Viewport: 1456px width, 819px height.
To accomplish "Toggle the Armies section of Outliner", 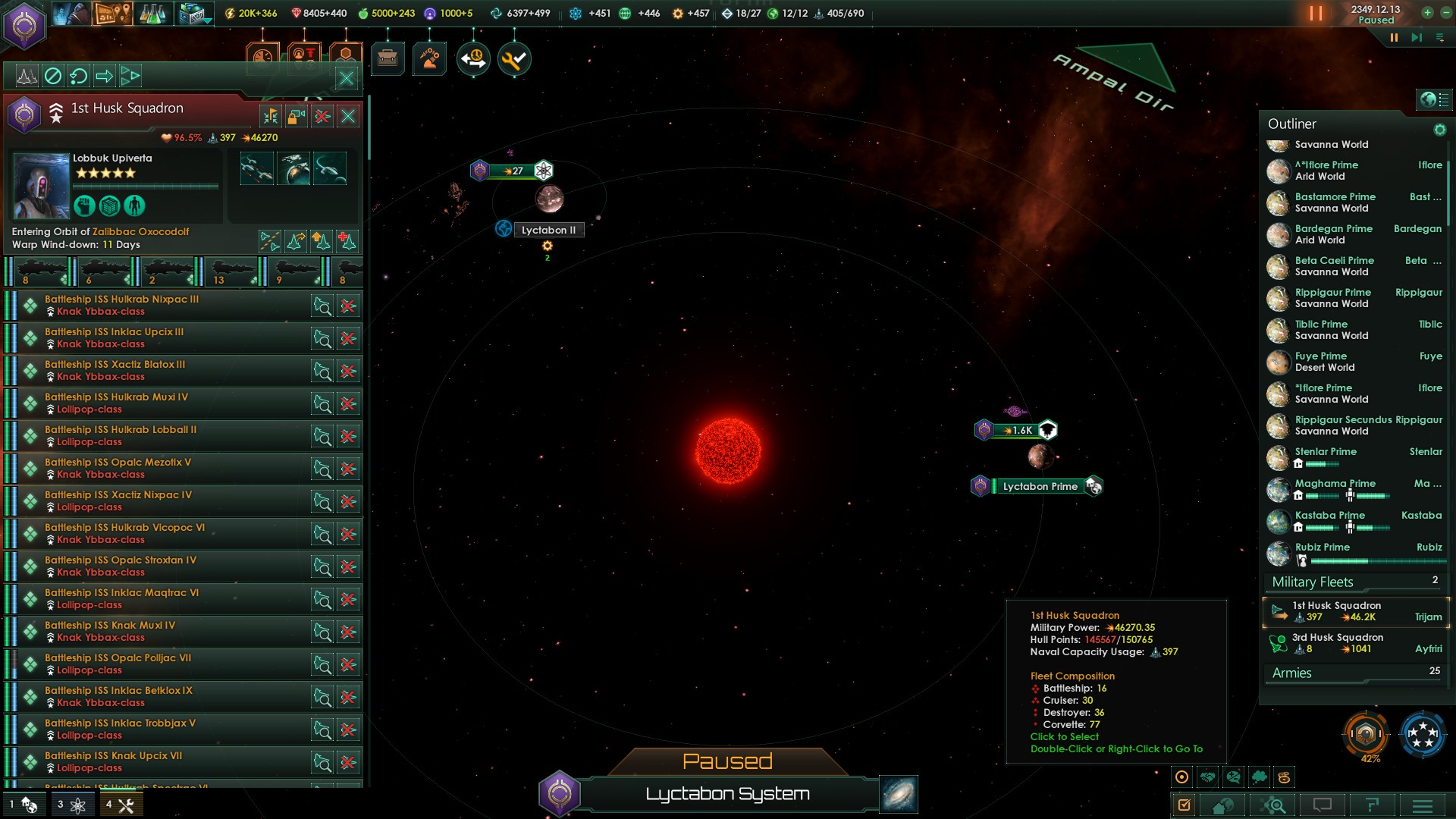I will click(1292, 673).
